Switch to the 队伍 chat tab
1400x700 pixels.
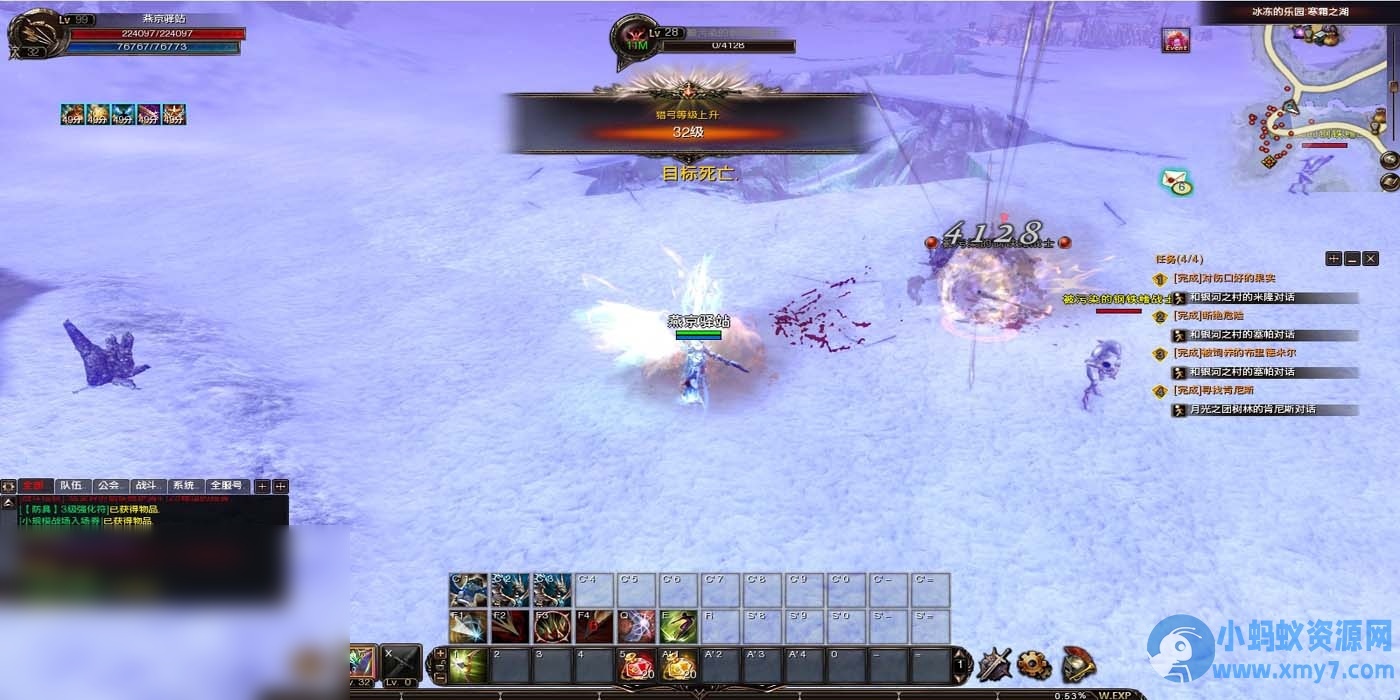pyautogui.click(x=71, y=486)
